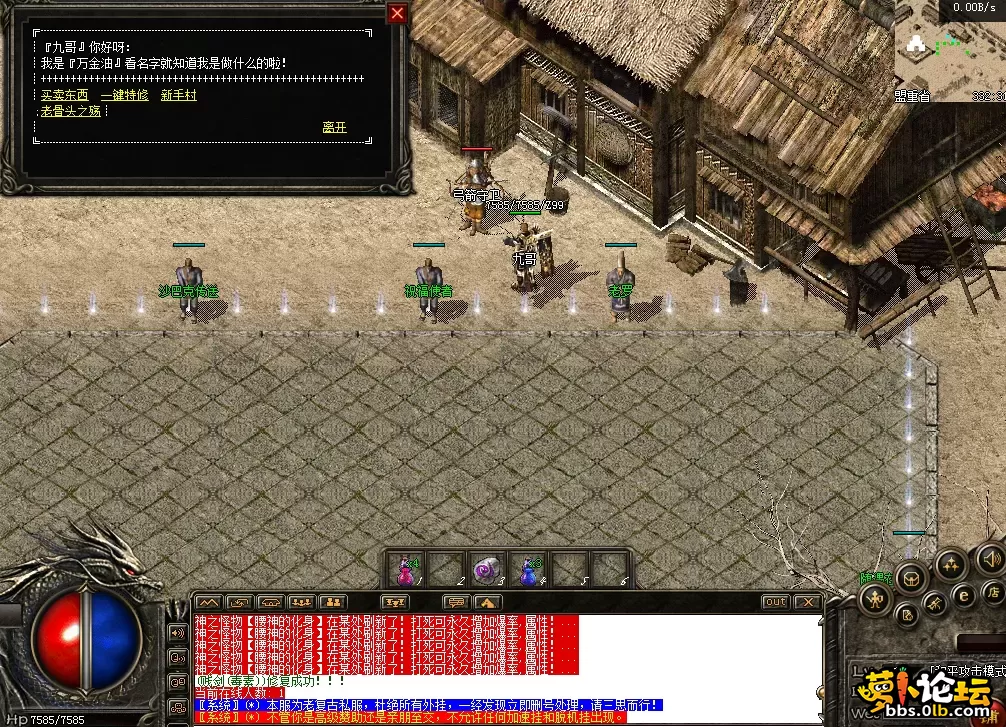Viewport: 1006px width, 727px height.
Task: Click the 'out' button on chat bar
Action: tap(775, 602)
